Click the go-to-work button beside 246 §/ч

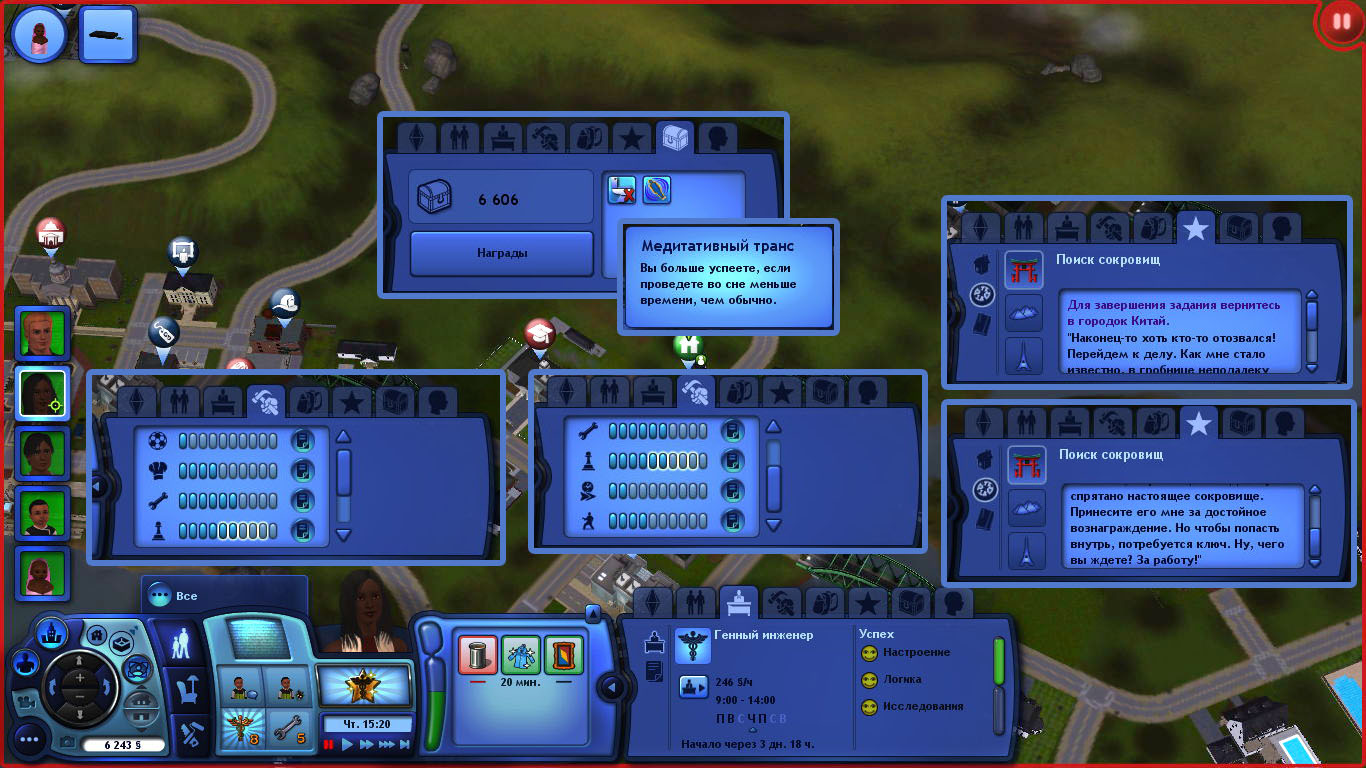[x=692, y=685]
